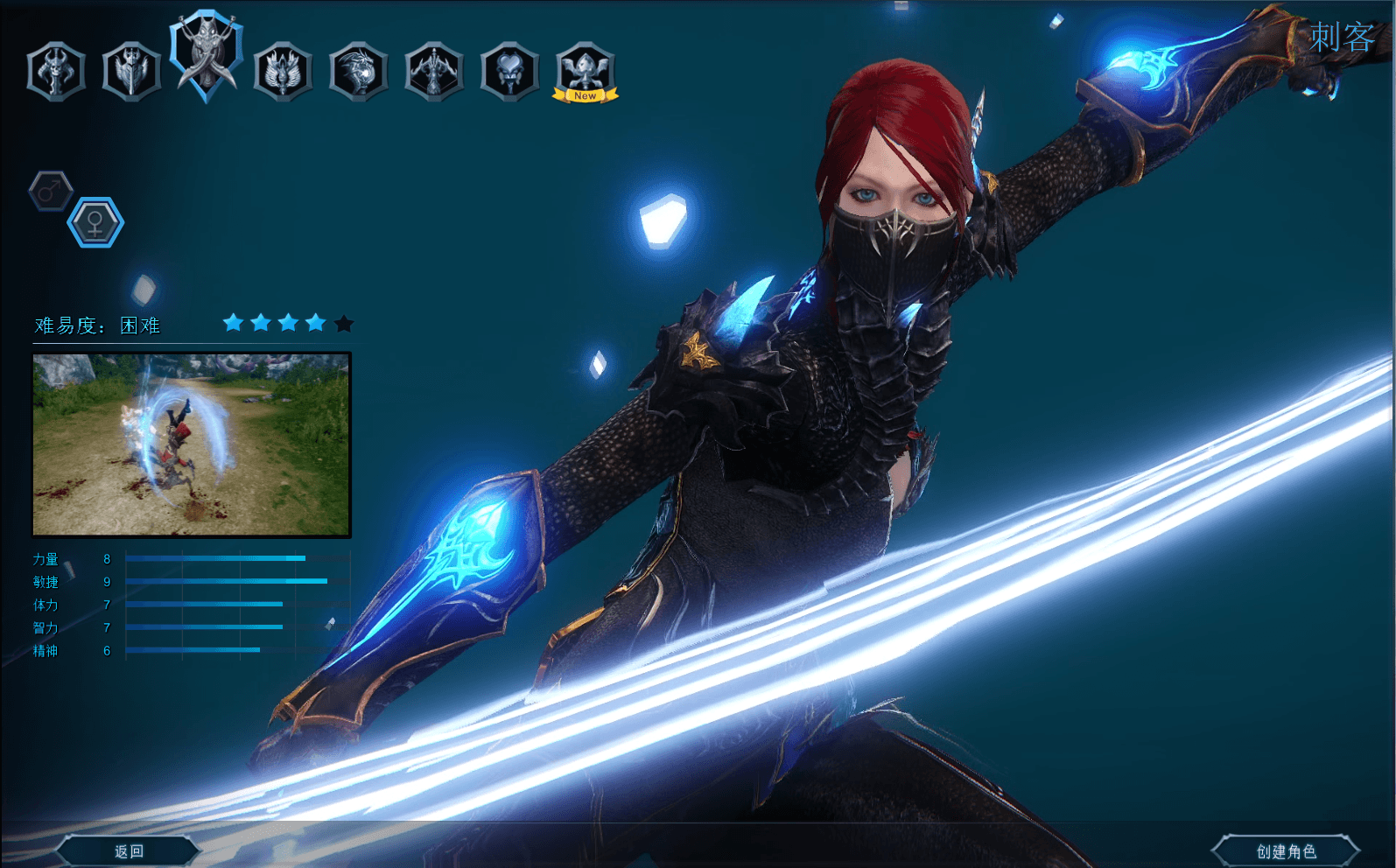Click the yellow New ribbon badge
The height and width of the screenshot is (868, 1396).
click(584, 94)
